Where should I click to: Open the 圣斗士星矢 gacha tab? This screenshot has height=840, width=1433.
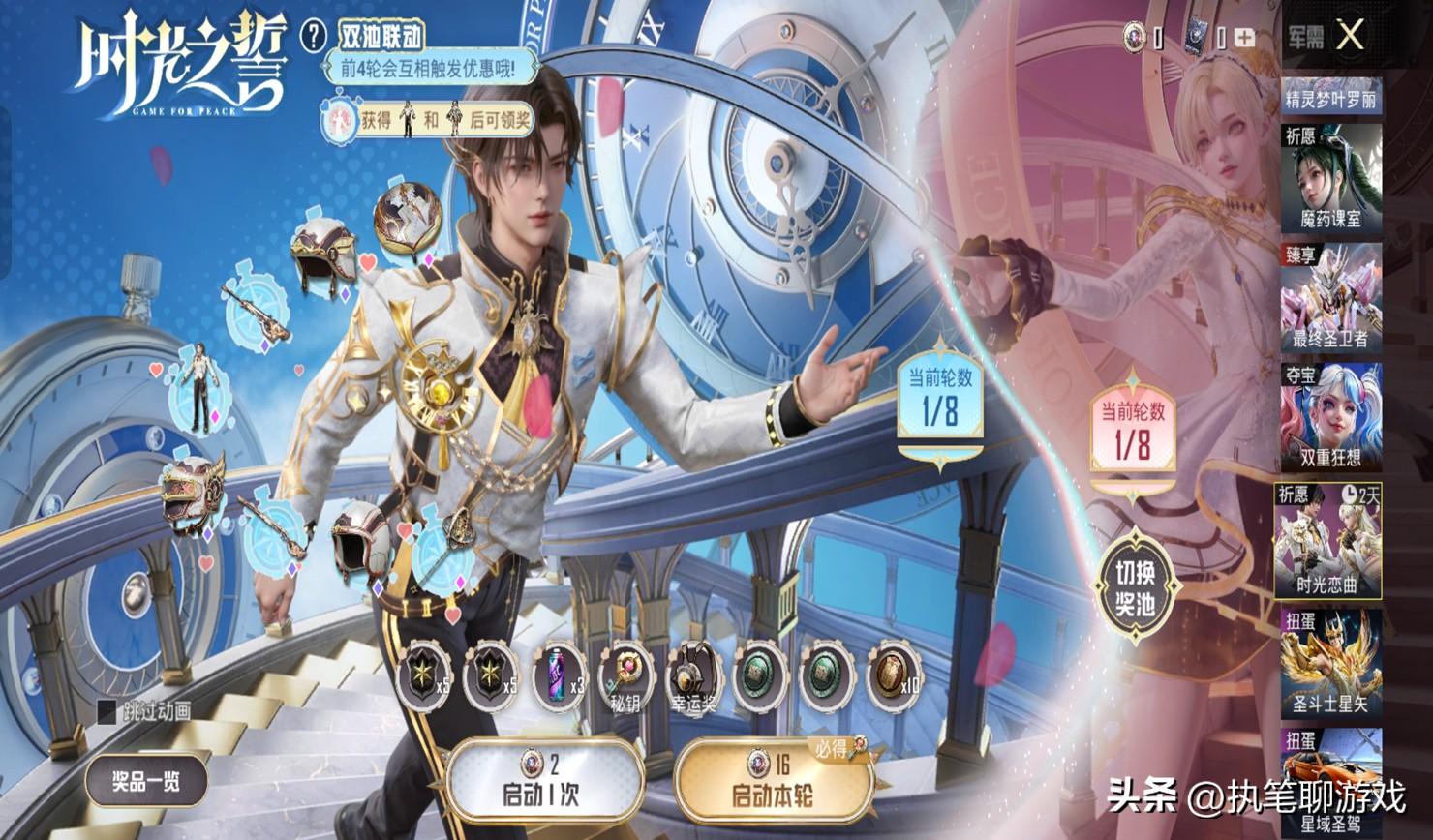point(1330,661)
